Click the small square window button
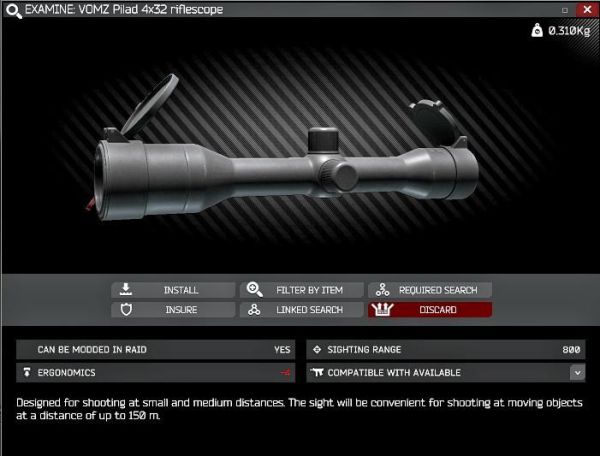The width and height of the screenshot is (600, 456). pyautogui.click(x=566, y=9)
